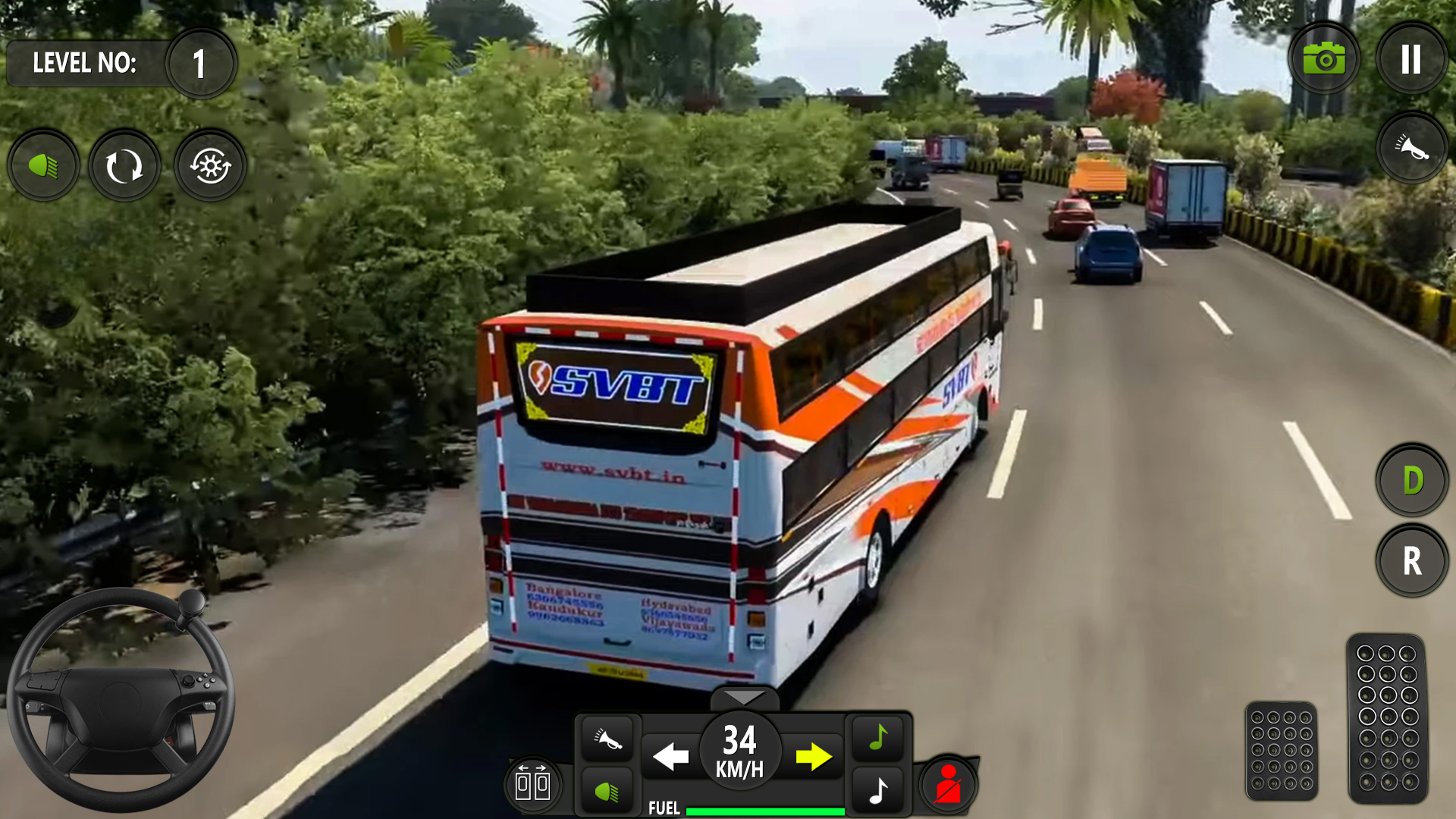Toggle the headlights on
Viewport: 1456px width, 819px height.
(43, 165)
